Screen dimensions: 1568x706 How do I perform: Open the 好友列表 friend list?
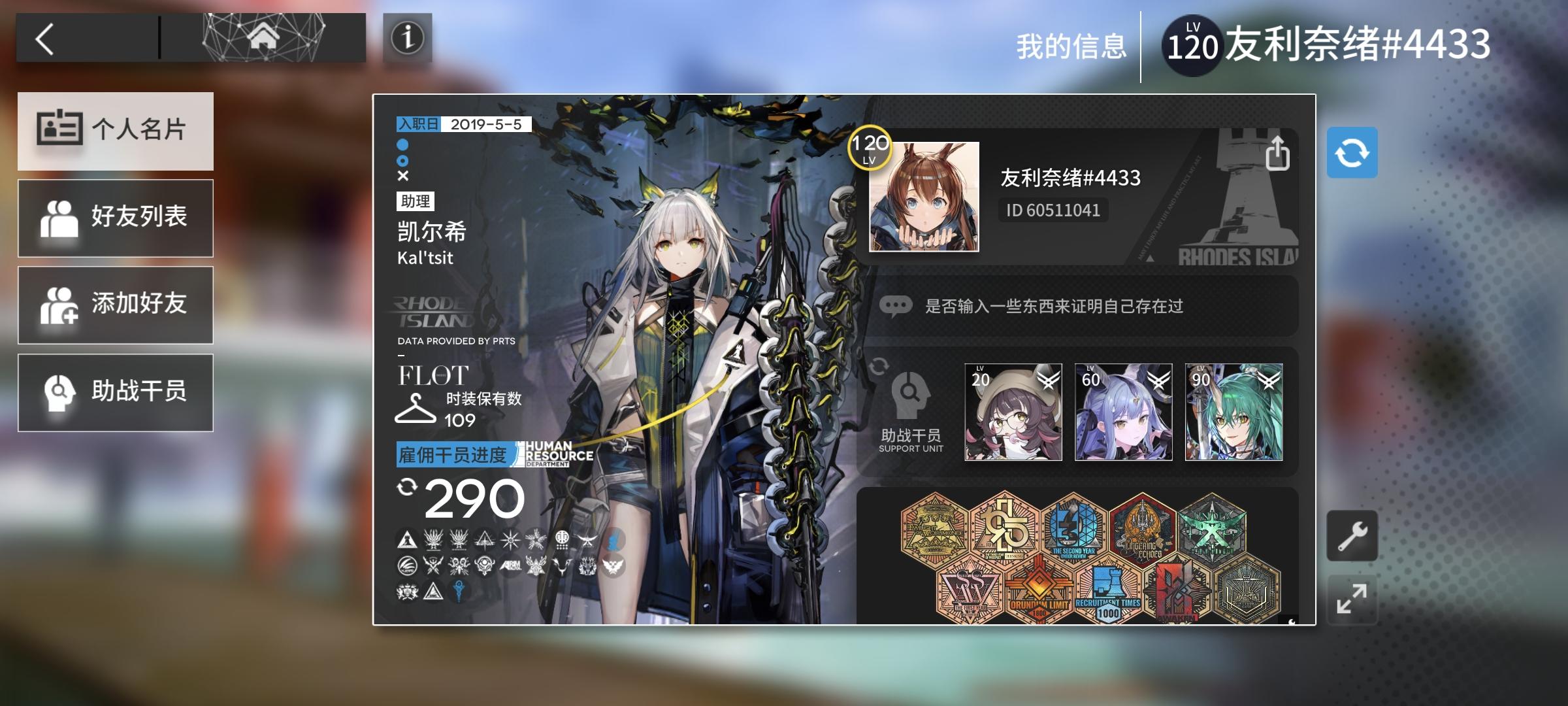coord(116,218)
